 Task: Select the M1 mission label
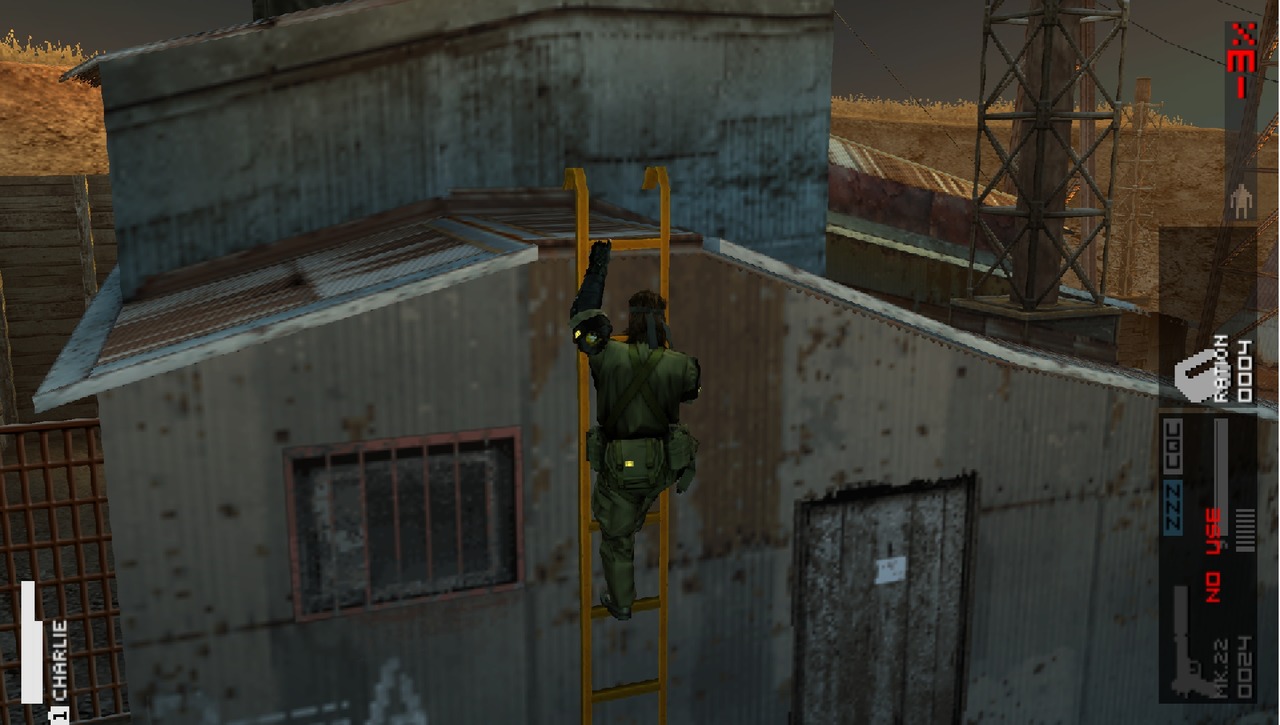pos(1241,70)
